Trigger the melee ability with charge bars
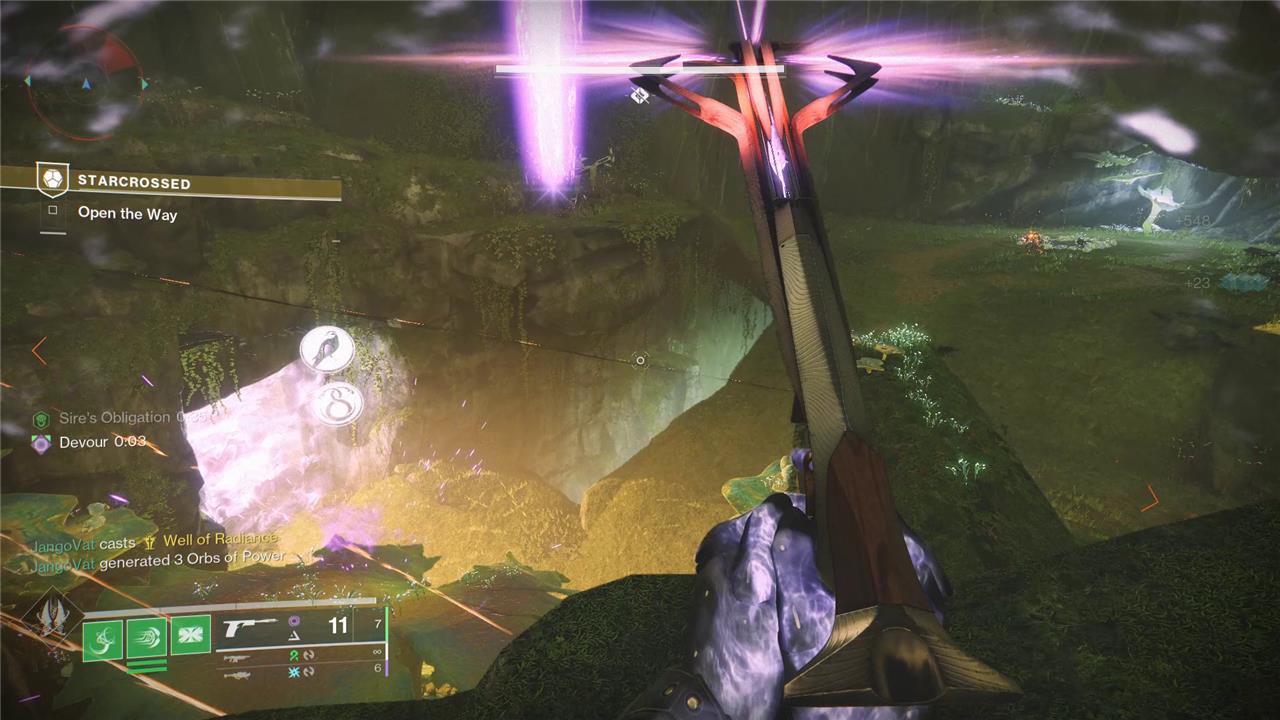The height and width of the screenshot is (720, 1280). pos(146,636)
